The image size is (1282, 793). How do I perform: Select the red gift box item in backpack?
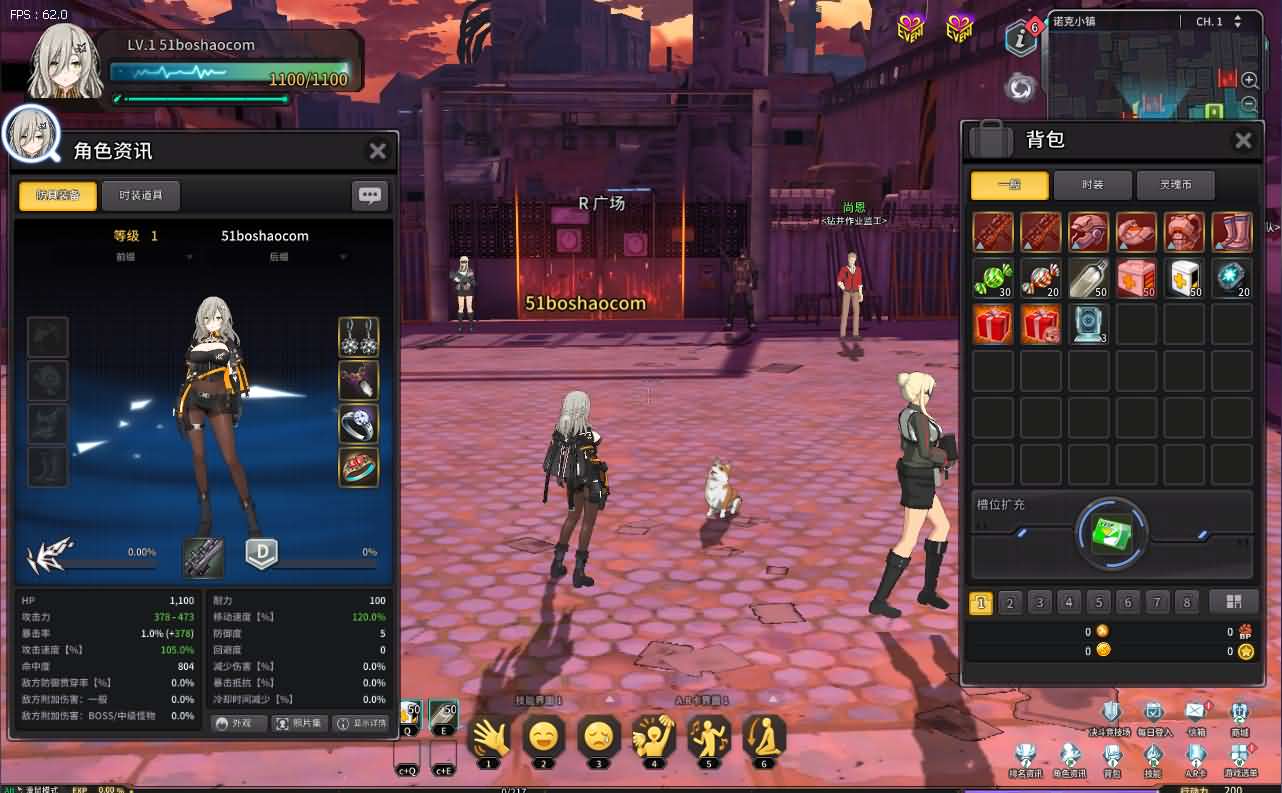pos(992,324)
